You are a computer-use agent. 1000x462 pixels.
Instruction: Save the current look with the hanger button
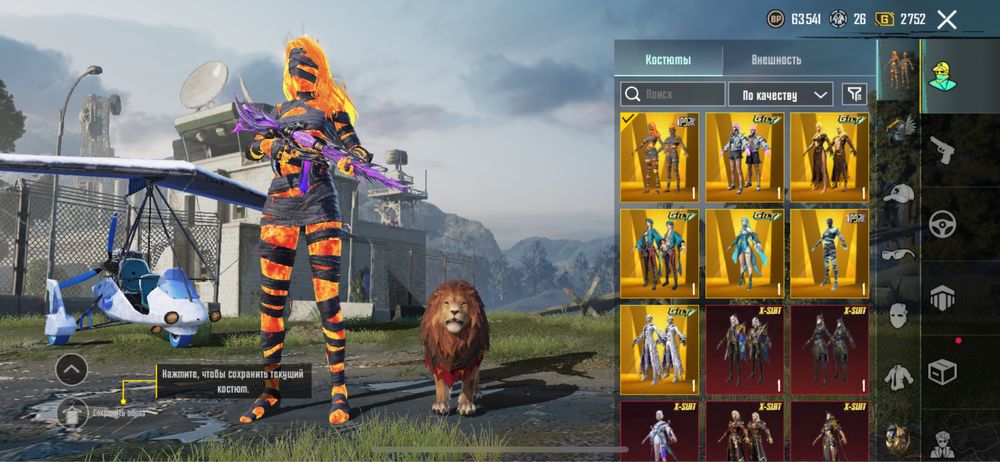71,411
